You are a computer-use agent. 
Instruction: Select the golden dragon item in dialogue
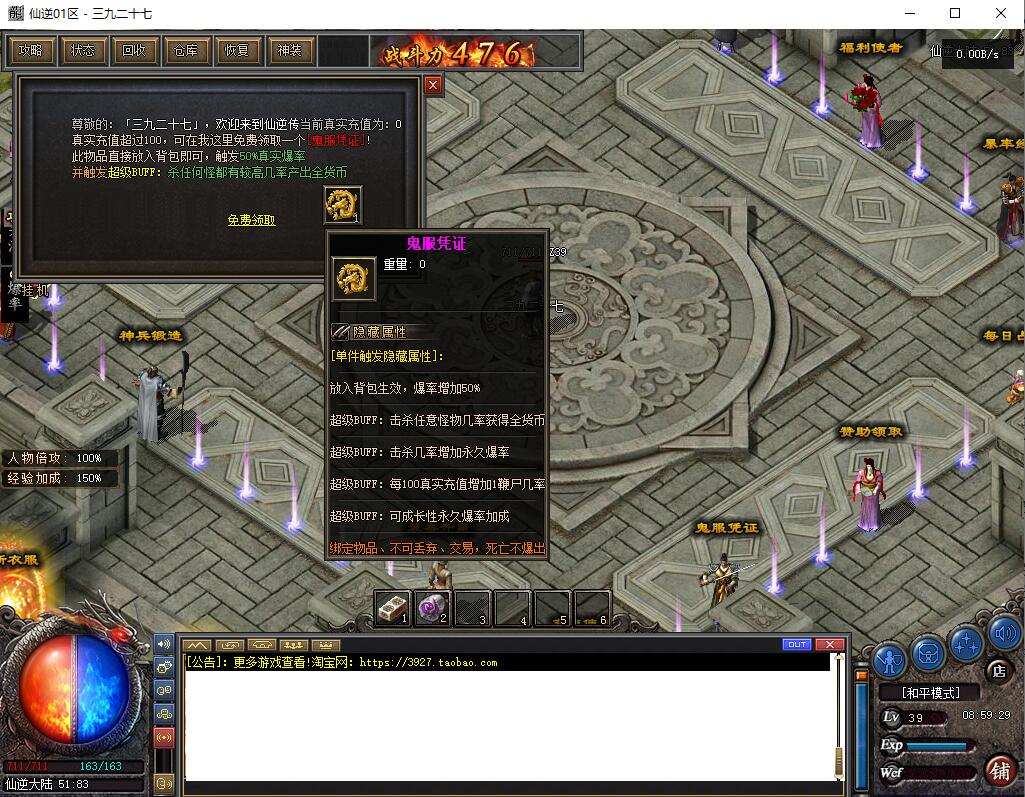pyautogui.click(x=343, y=205)
